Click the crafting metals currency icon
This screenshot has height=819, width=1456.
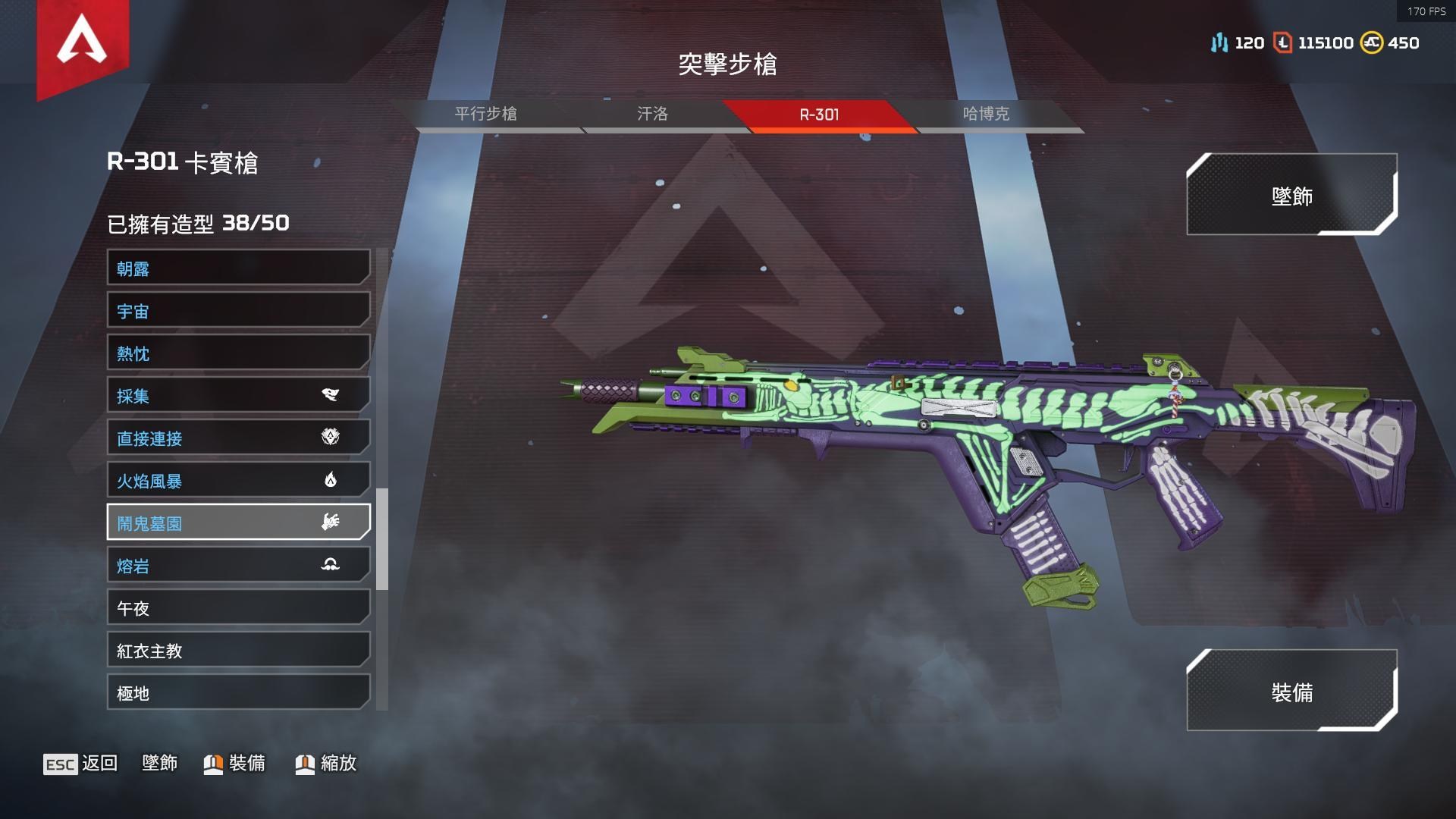(x=1219, y=43)
